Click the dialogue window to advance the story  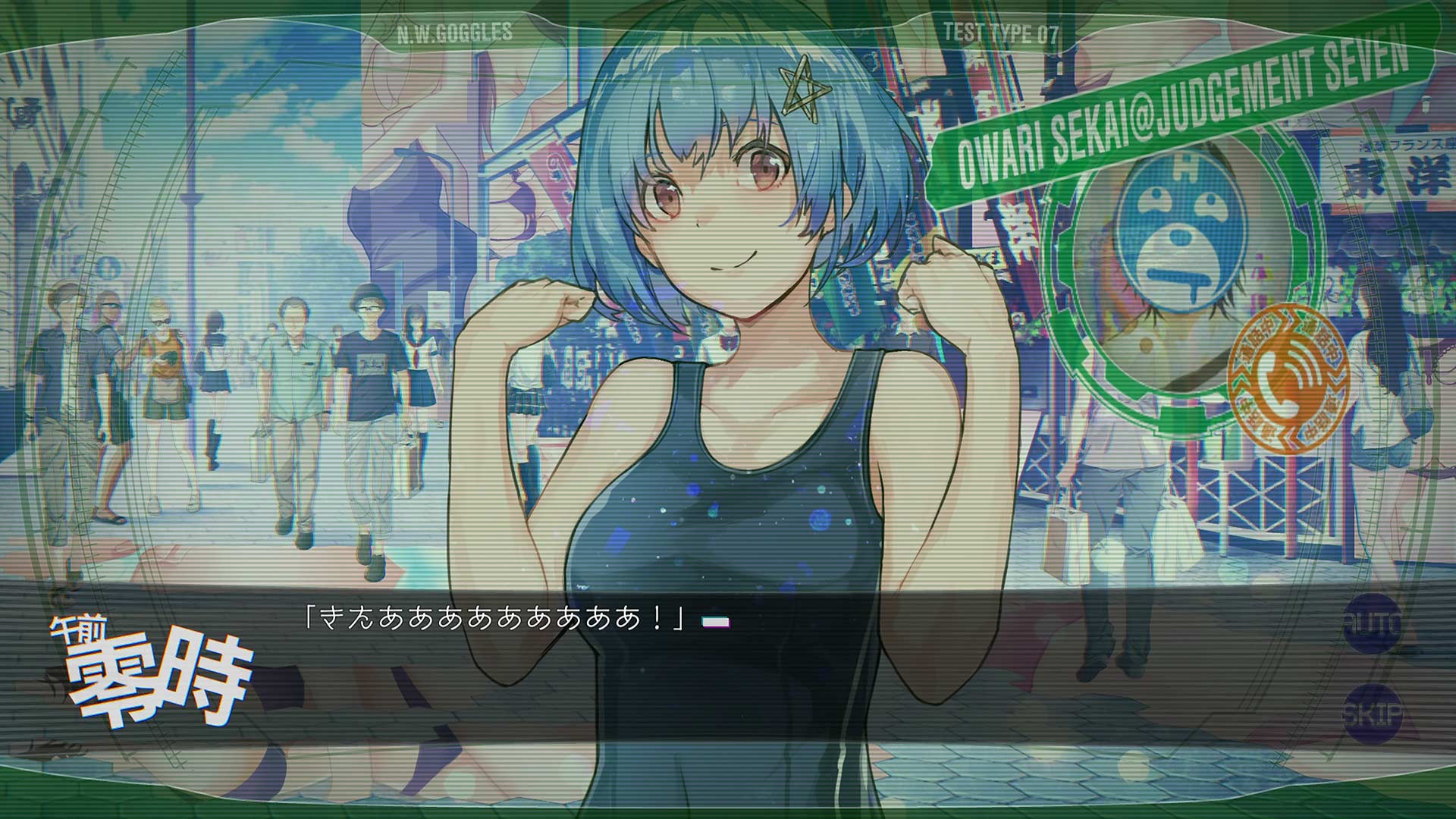(728, 667)
